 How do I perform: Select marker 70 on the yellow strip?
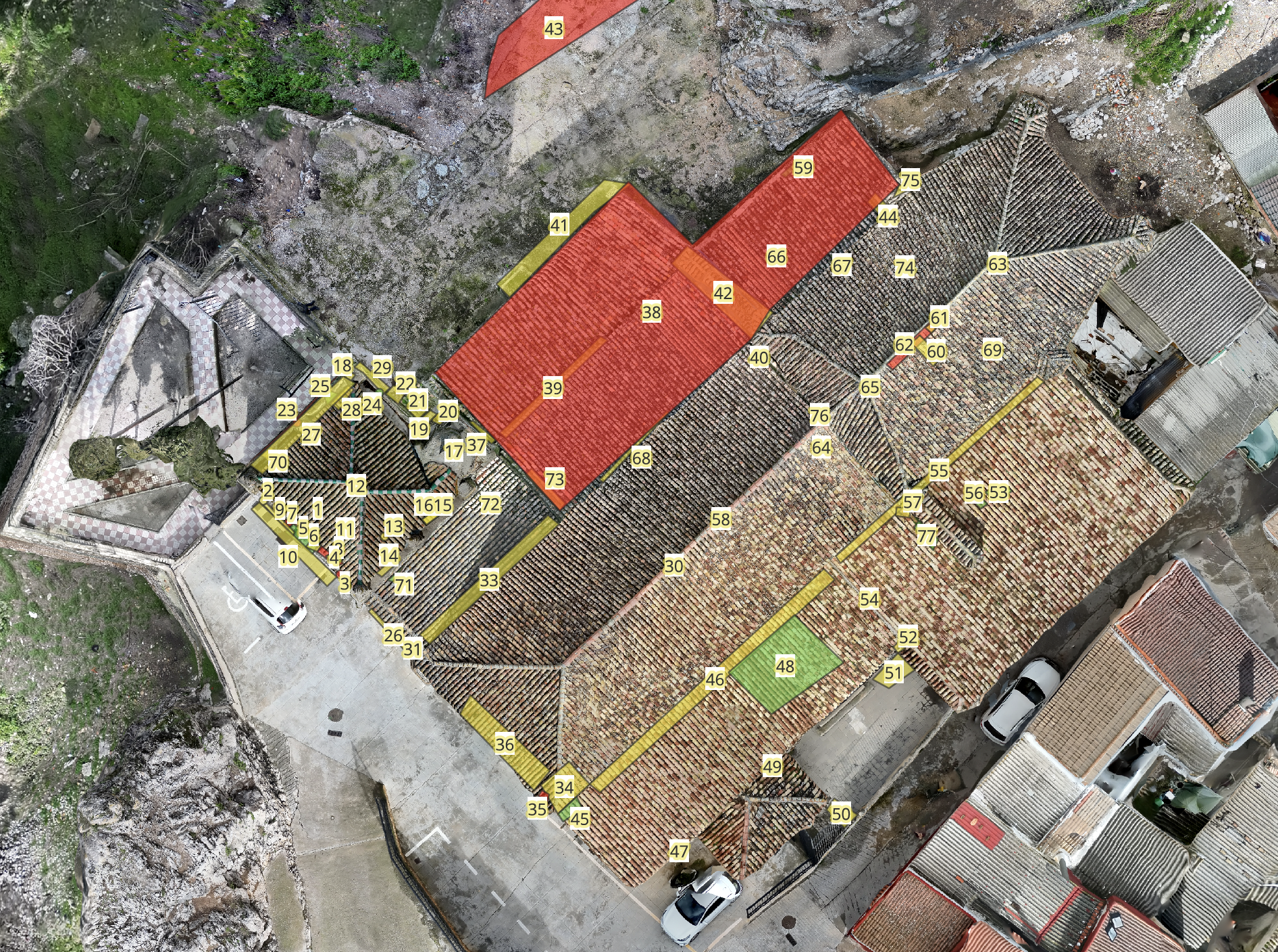click(278, 462)
